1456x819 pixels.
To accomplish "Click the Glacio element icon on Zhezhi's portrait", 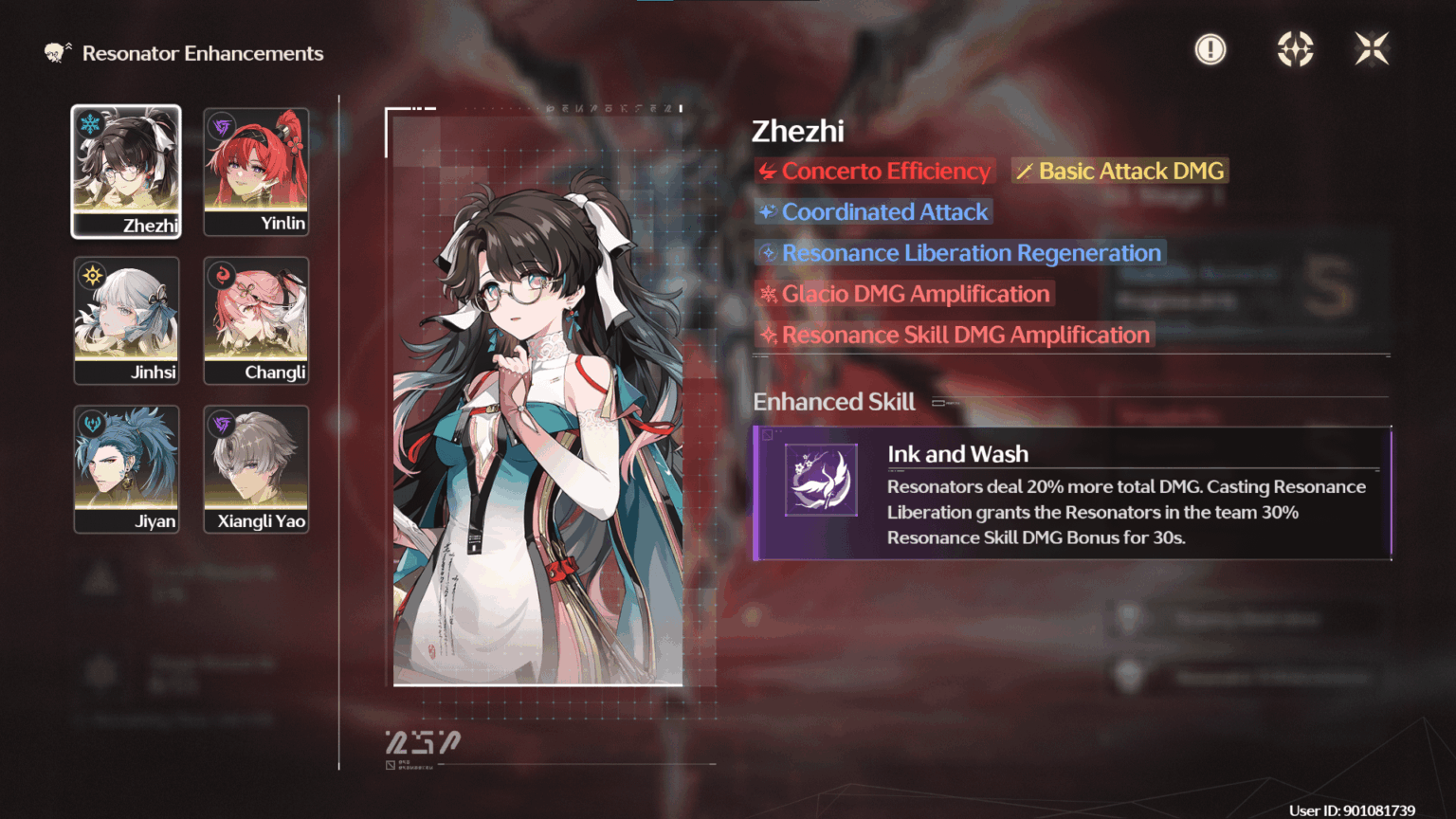I will [x=89, y=124].
